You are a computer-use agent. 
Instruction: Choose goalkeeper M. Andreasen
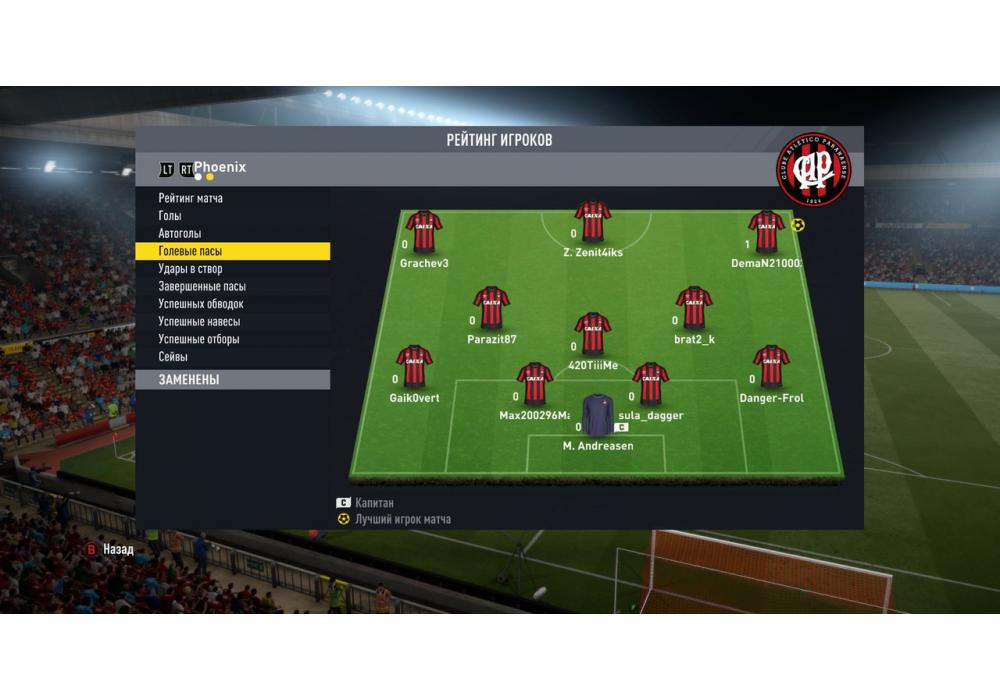[598, 416]
